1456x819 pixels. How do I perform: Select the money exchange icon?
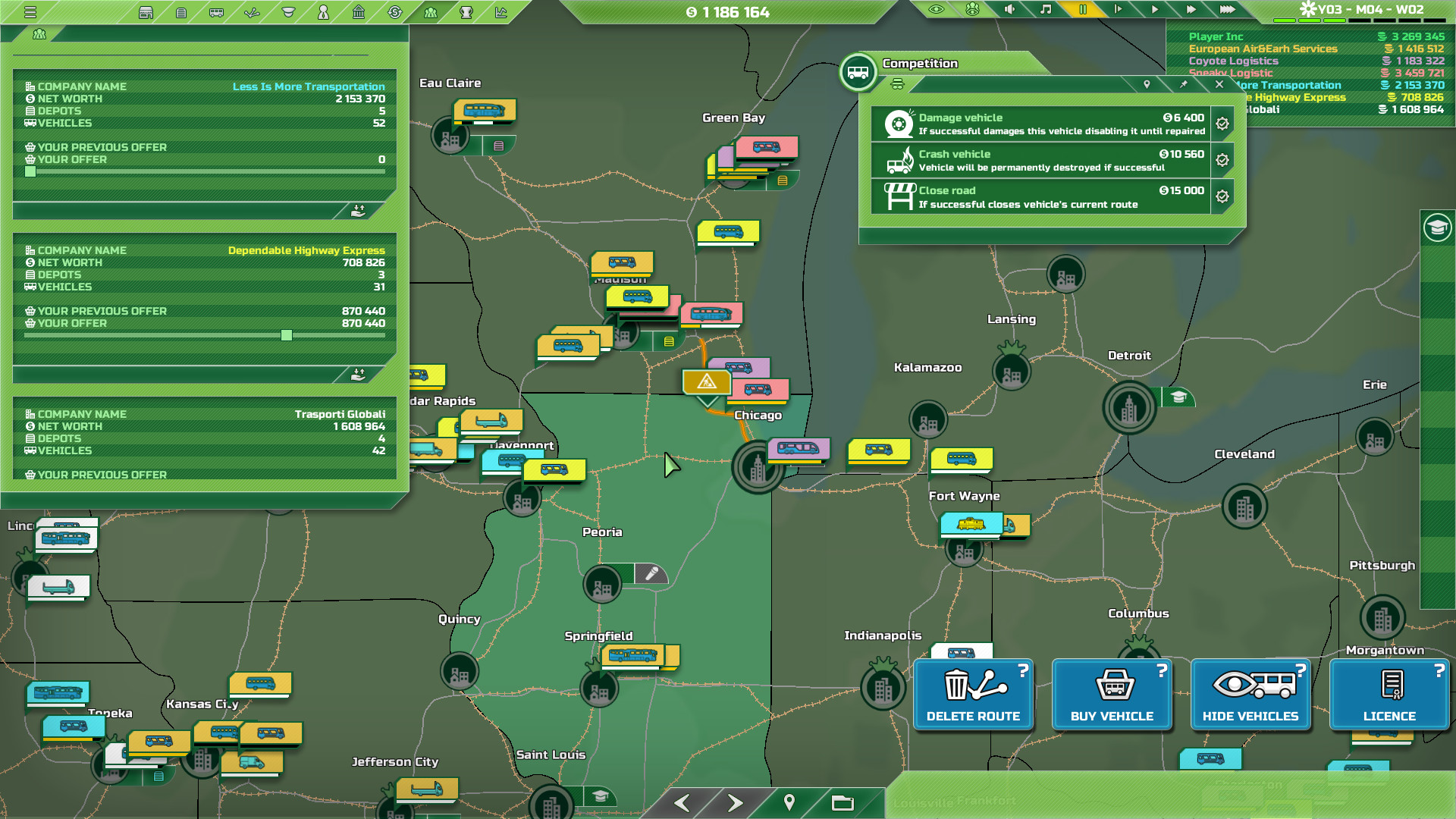point(394,12)
